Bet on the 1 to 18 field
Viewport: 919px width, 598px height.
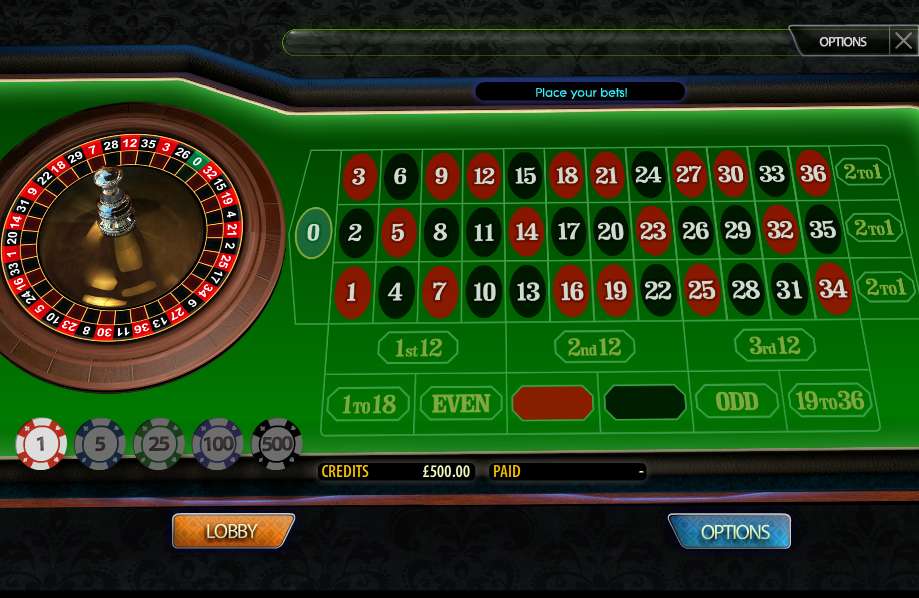368,404
